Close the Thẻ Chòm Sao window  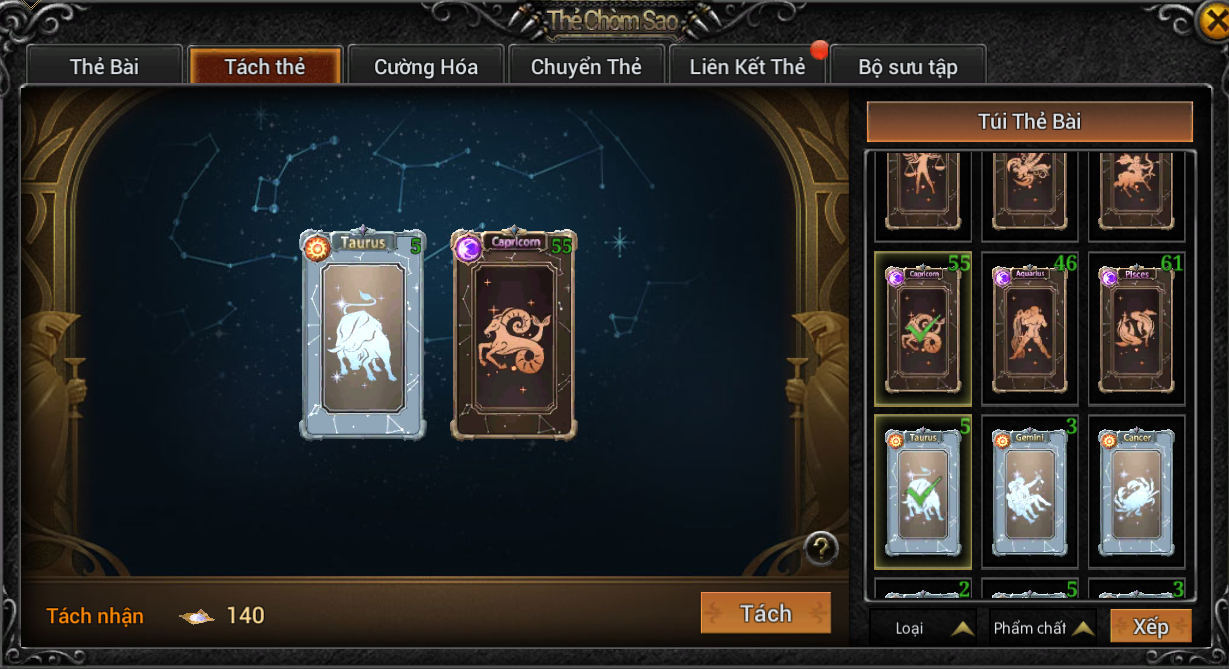pos(1213,20)
